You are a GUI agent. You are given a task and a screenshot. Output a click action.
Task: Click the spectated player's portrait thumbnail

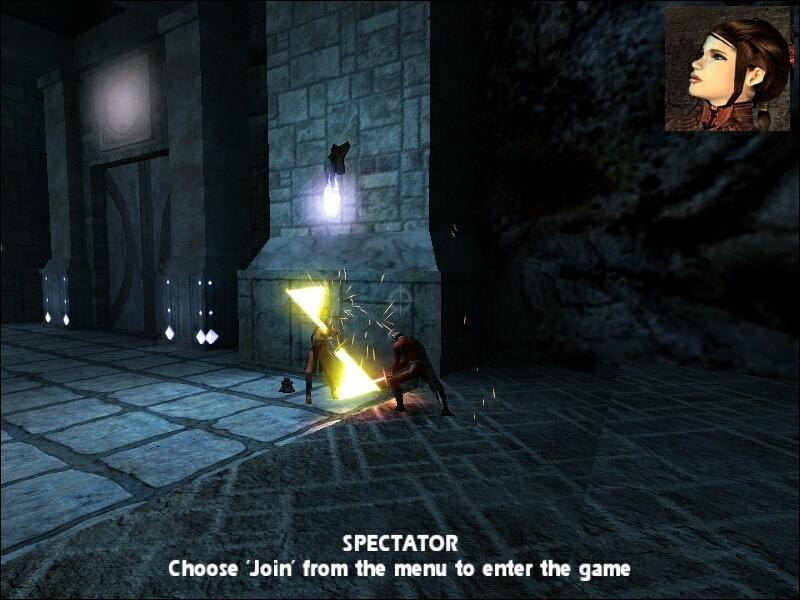click(727, 68)
